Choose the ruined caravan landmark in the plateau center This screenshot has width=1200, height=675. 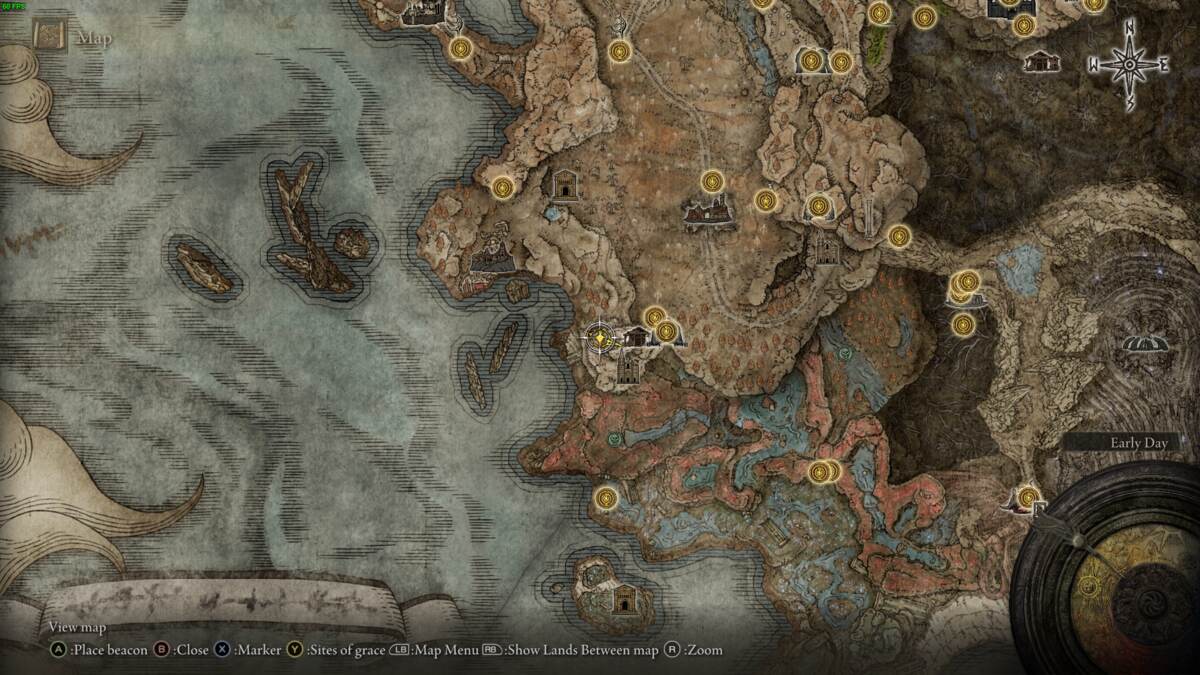tap(708, 212)
